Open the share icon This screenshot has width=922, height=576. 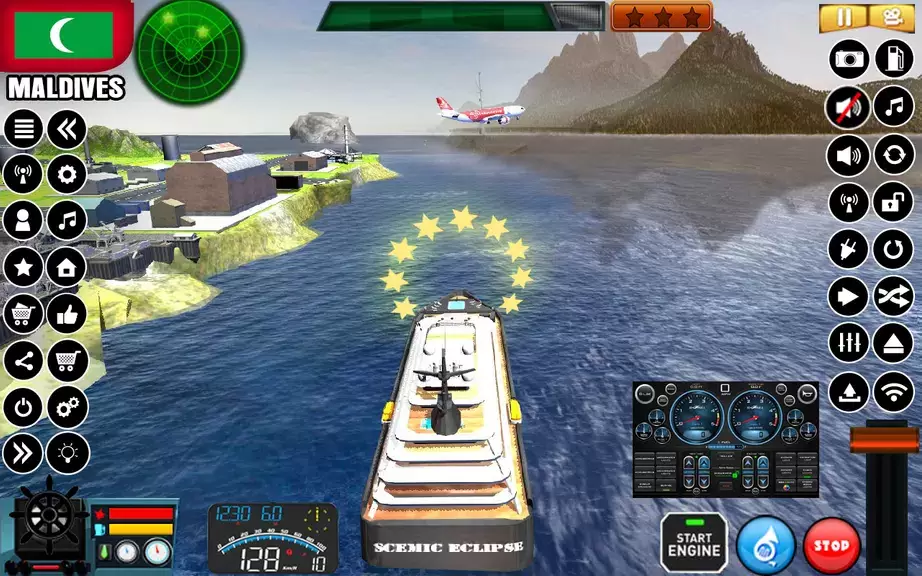[x=24, y=360]
